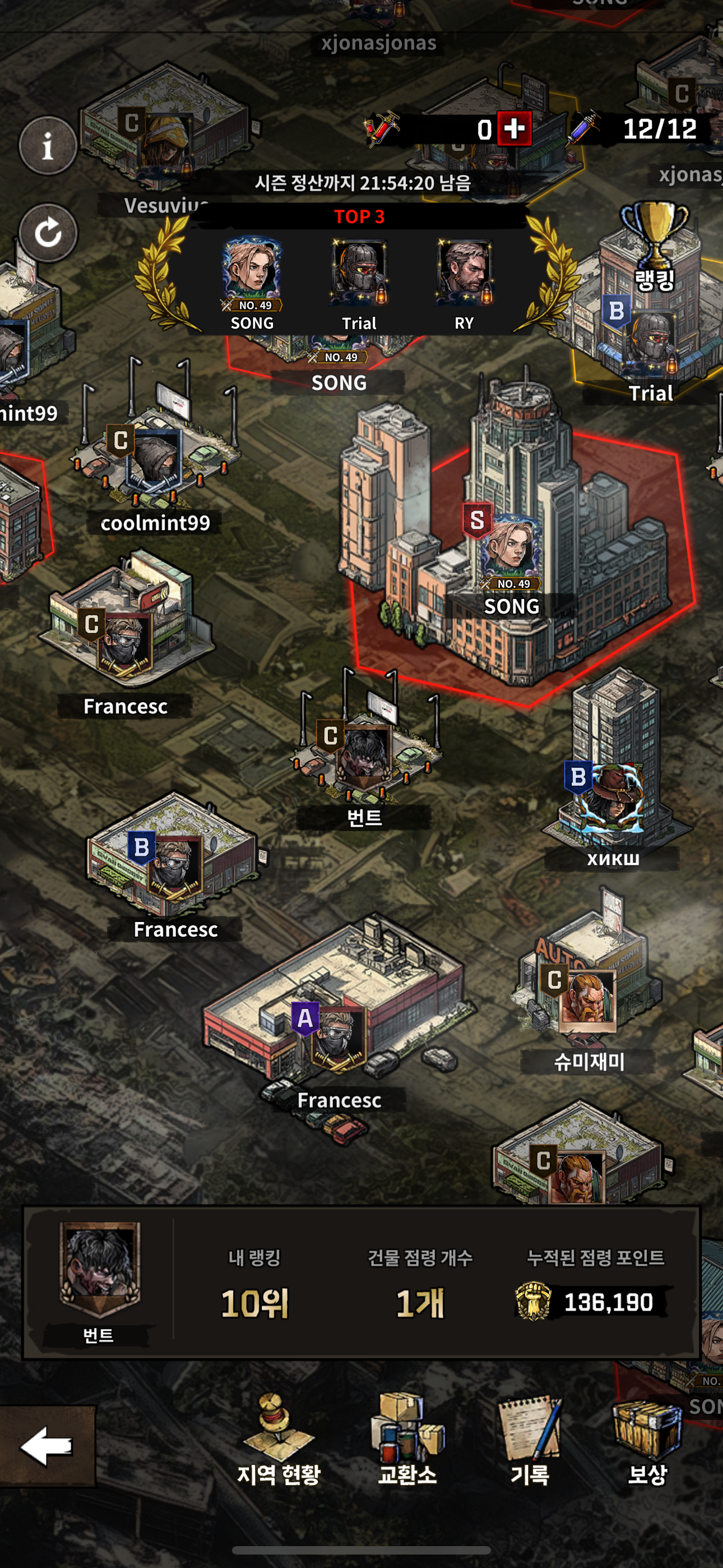Open 지역 현황 region status
Image resolution: width=723 pixels, height=1568 pixels.
point(279,1440)
